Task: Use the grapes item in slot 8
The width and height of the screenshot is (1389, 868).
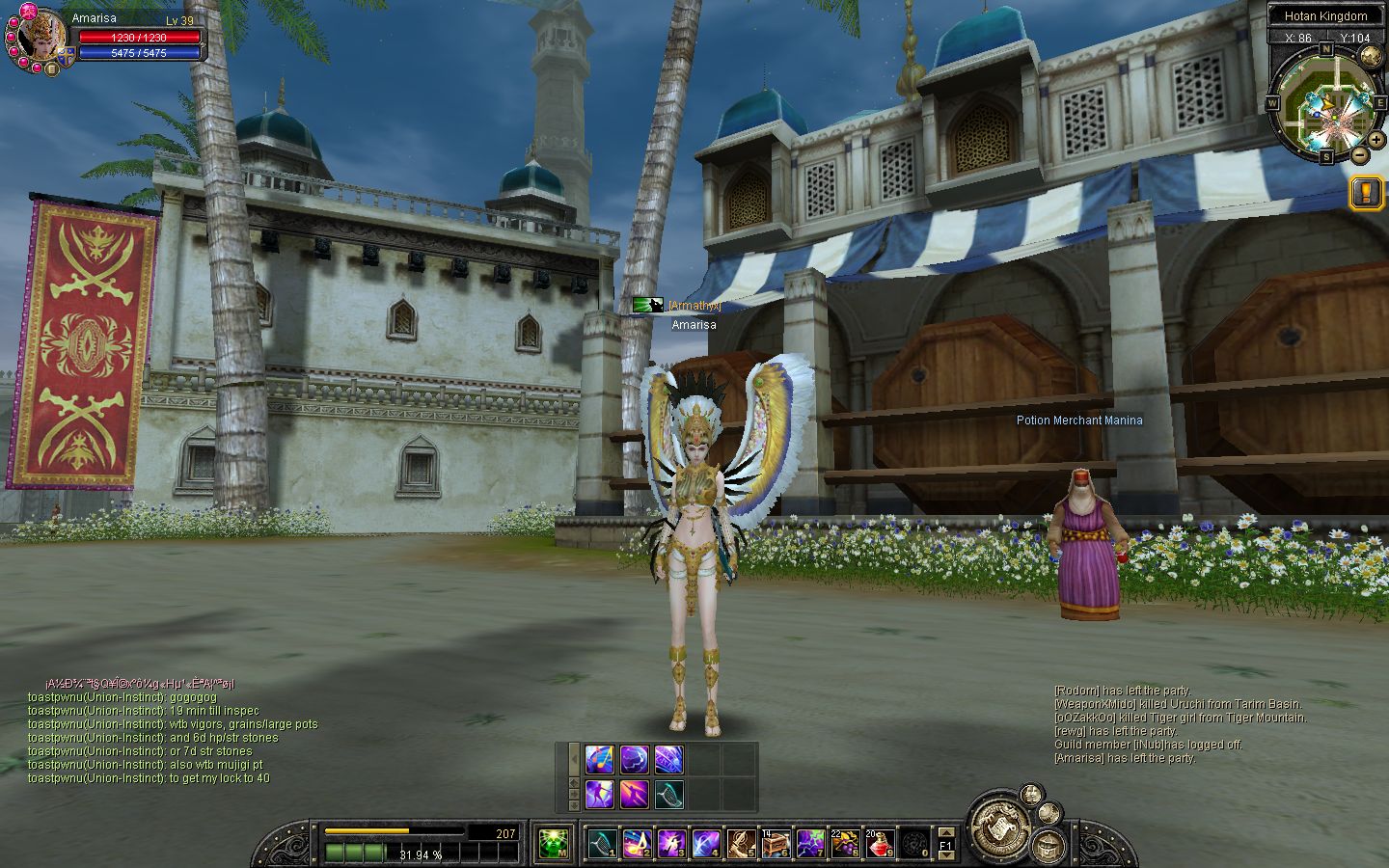Action: [845, 844]
